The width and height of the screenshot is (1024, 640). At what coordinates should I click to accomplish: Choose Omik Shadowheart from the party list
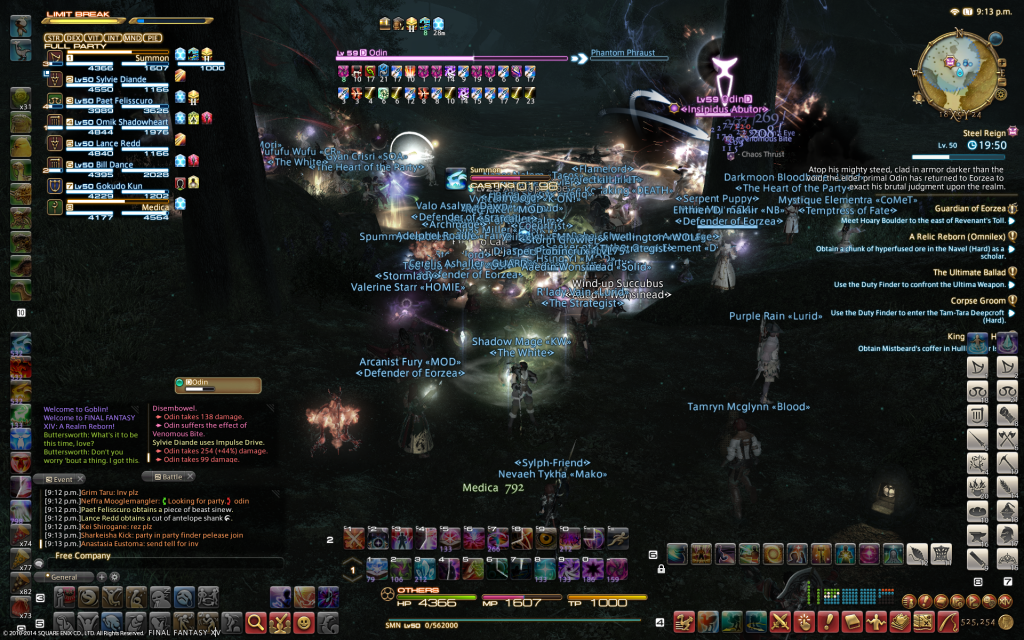pos(105,121)
